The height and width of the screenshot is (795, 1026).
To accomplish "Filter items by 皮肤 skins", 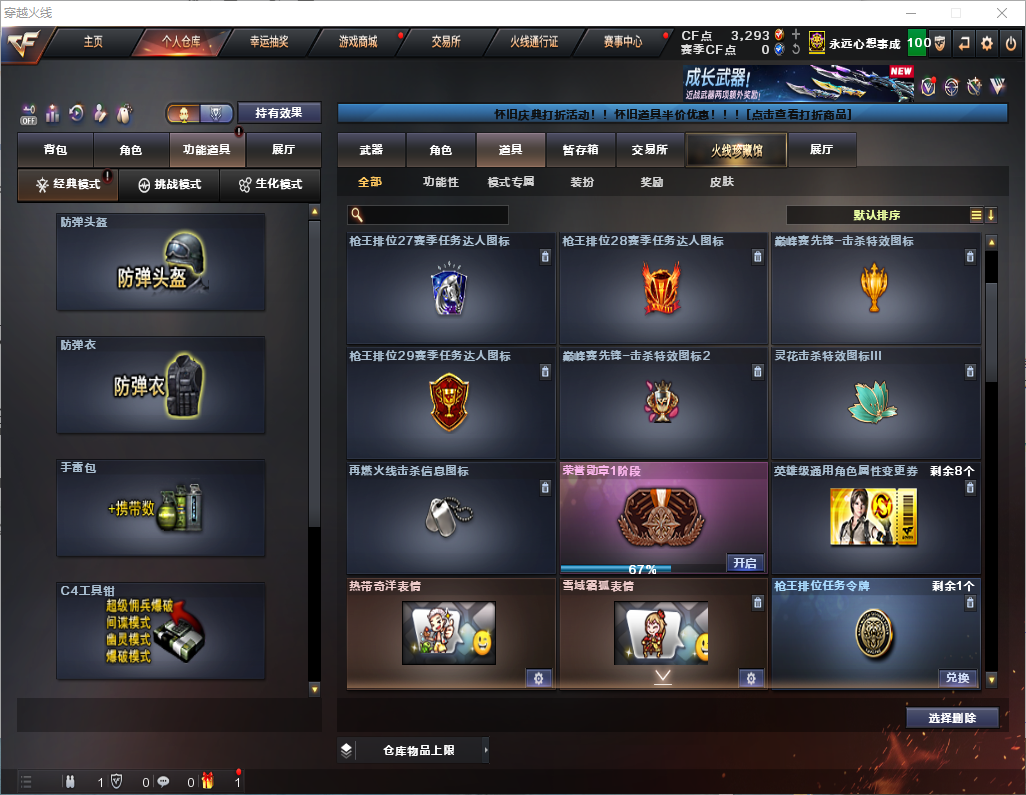I will point(721,182).
